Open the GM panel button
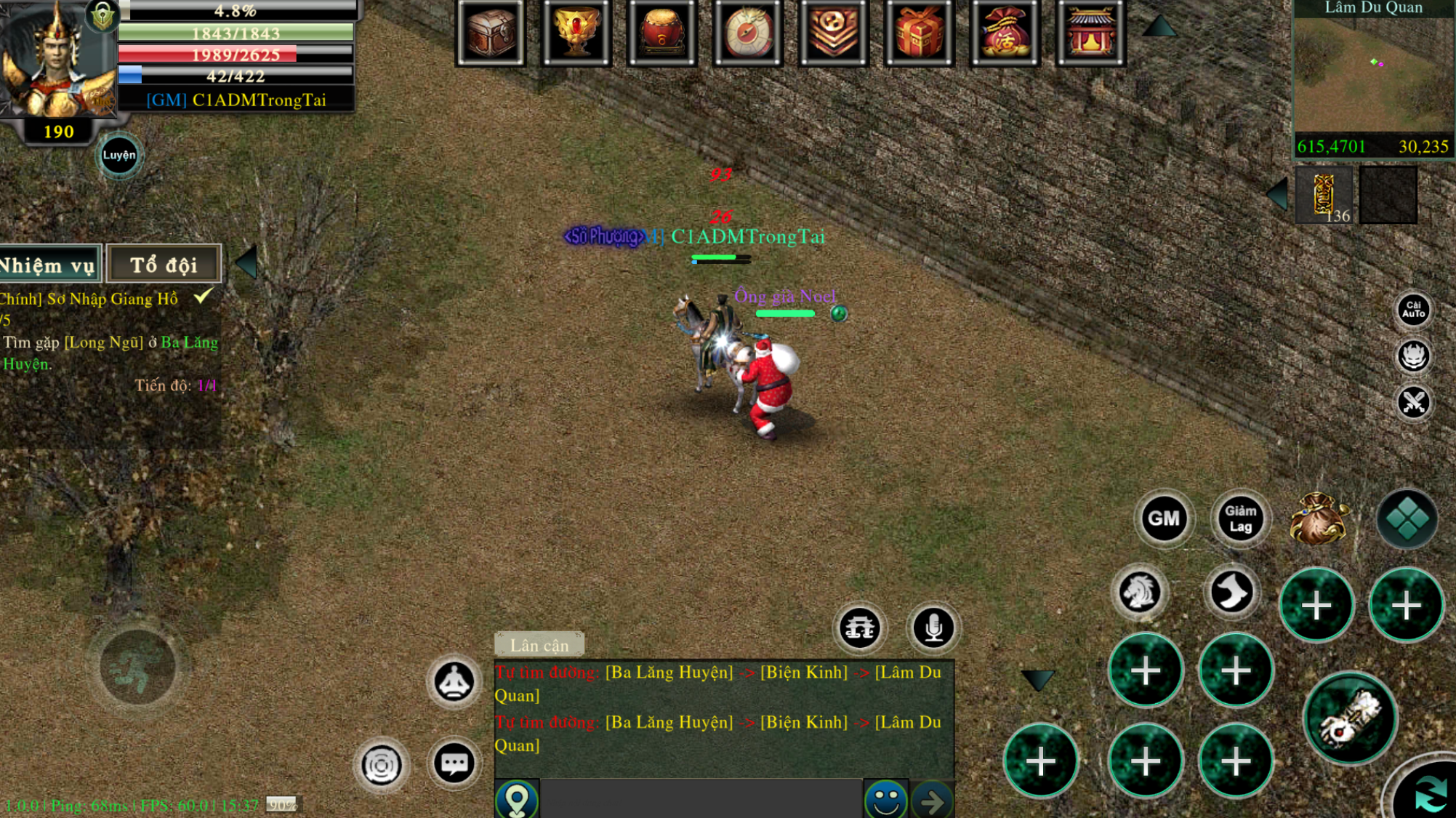Viewport: 1456px width, 818px height. tap(1163, 518)
